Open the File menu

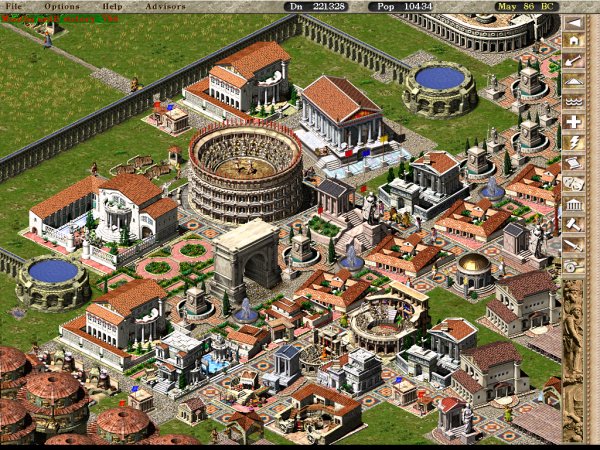tap(14, 6)
